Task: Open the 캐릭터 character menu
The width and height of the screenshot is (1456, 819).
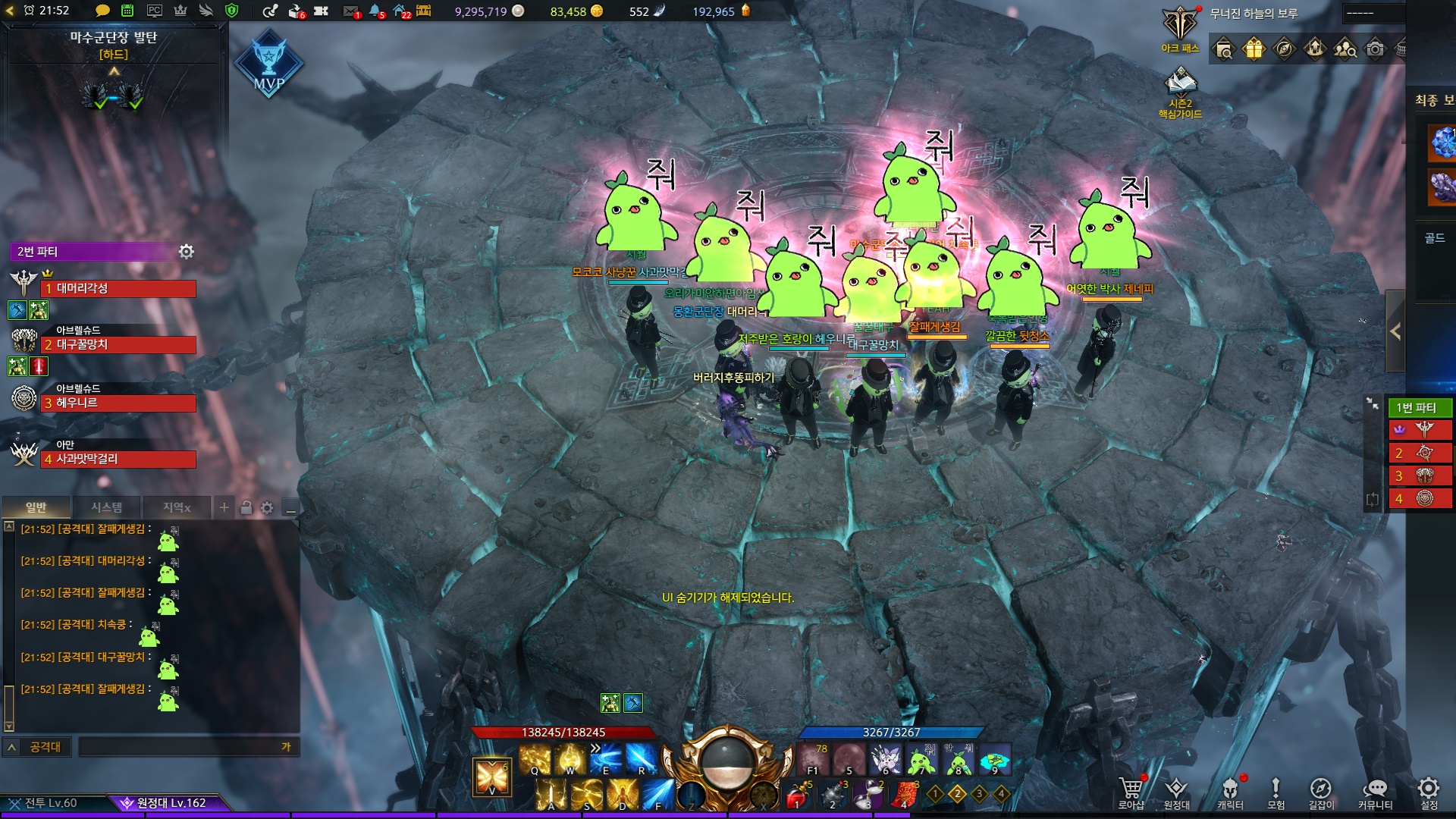Action: tap(1230, 791)
